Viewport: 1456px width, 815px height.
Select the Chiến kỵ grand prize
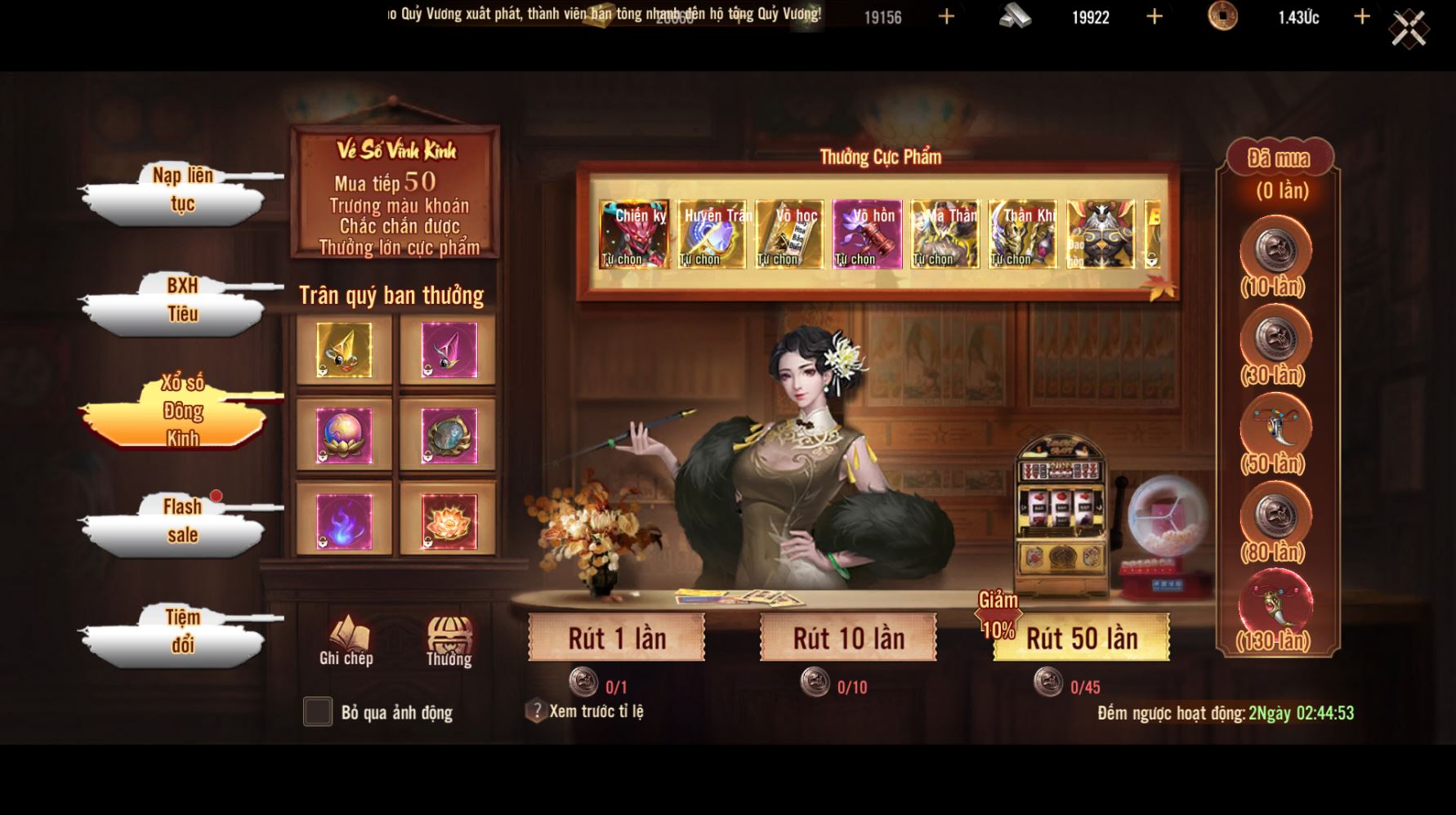(x=633, y=234)
